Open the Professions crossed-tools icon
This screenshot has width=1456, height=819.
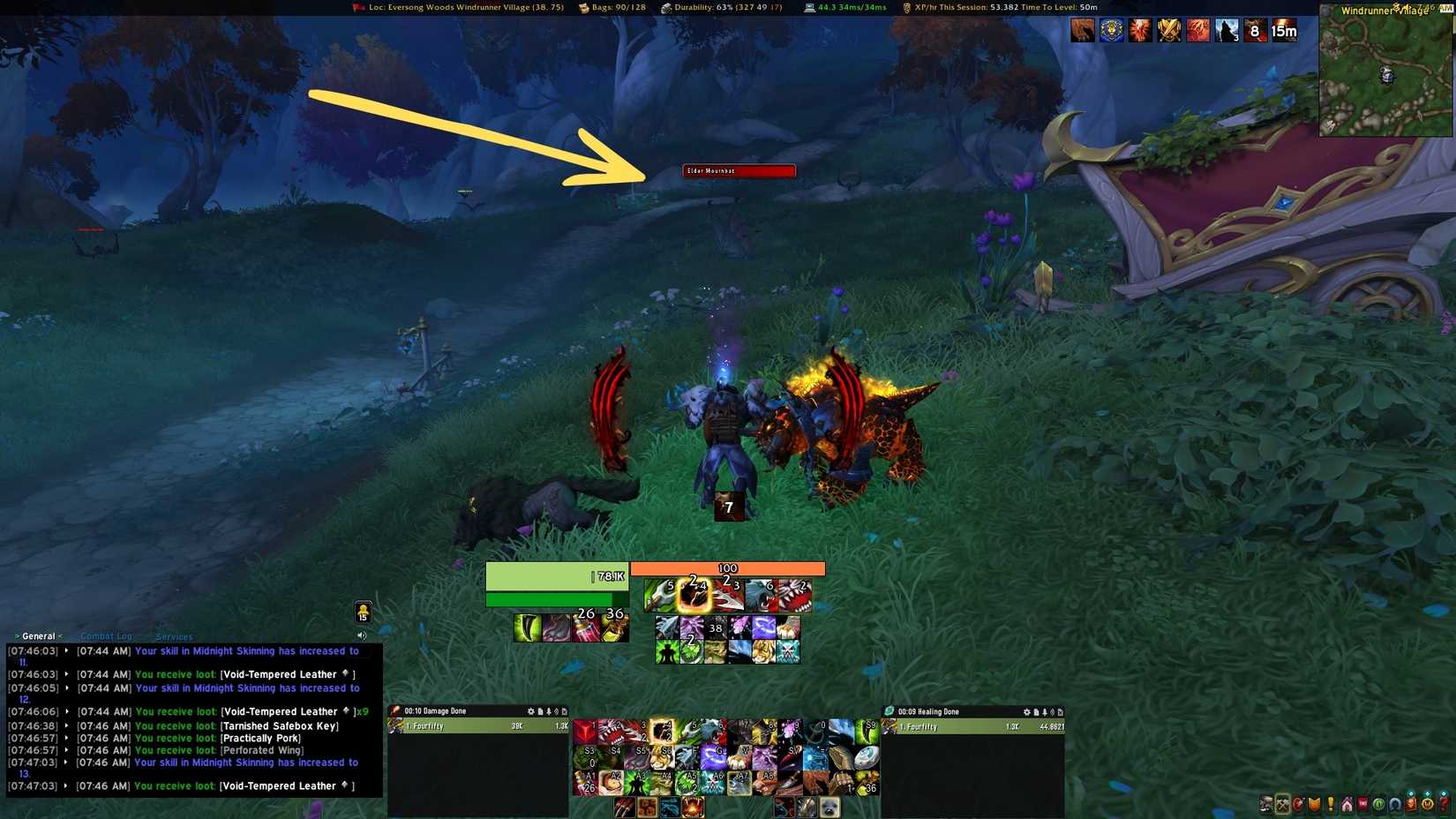[1282, 803]
